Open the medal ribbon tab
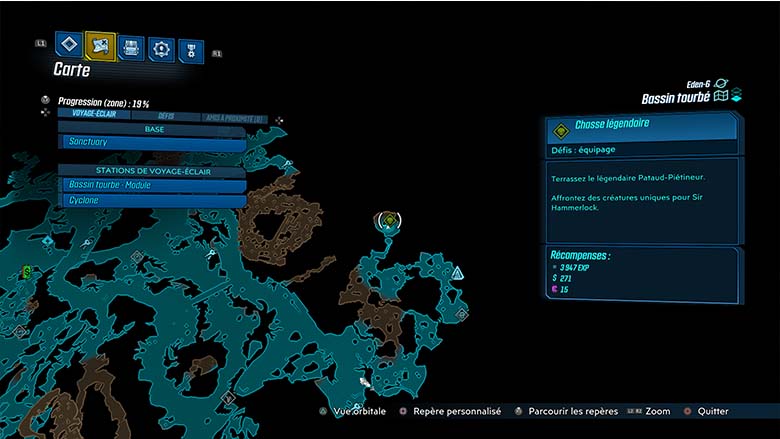 tap(190, 51)
